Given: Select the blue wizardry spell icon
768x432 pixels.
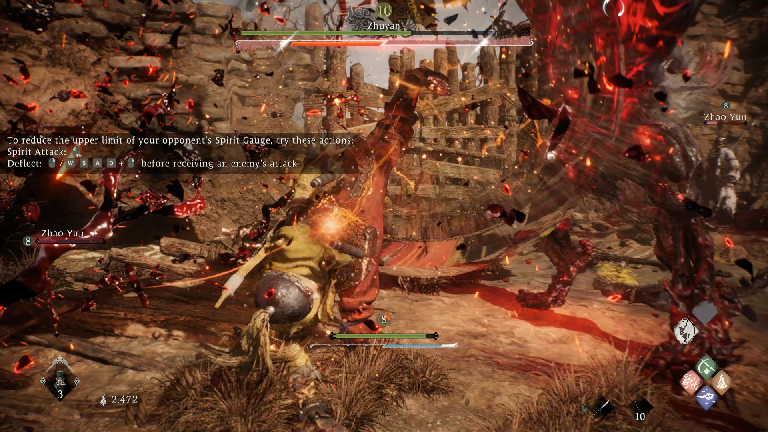Looking at the screenshot, I should [x=706, y=396].
